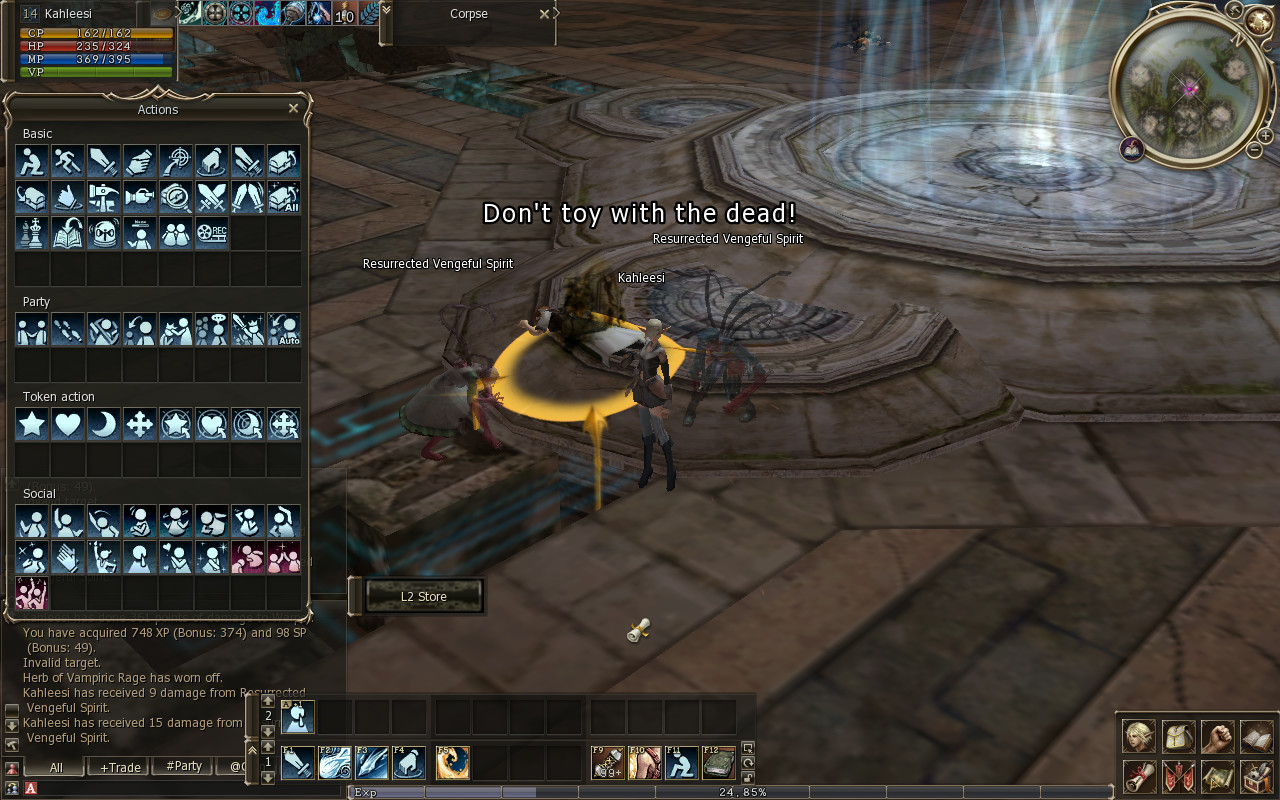Zoom in the minimap with plus button

[1265, 135]
